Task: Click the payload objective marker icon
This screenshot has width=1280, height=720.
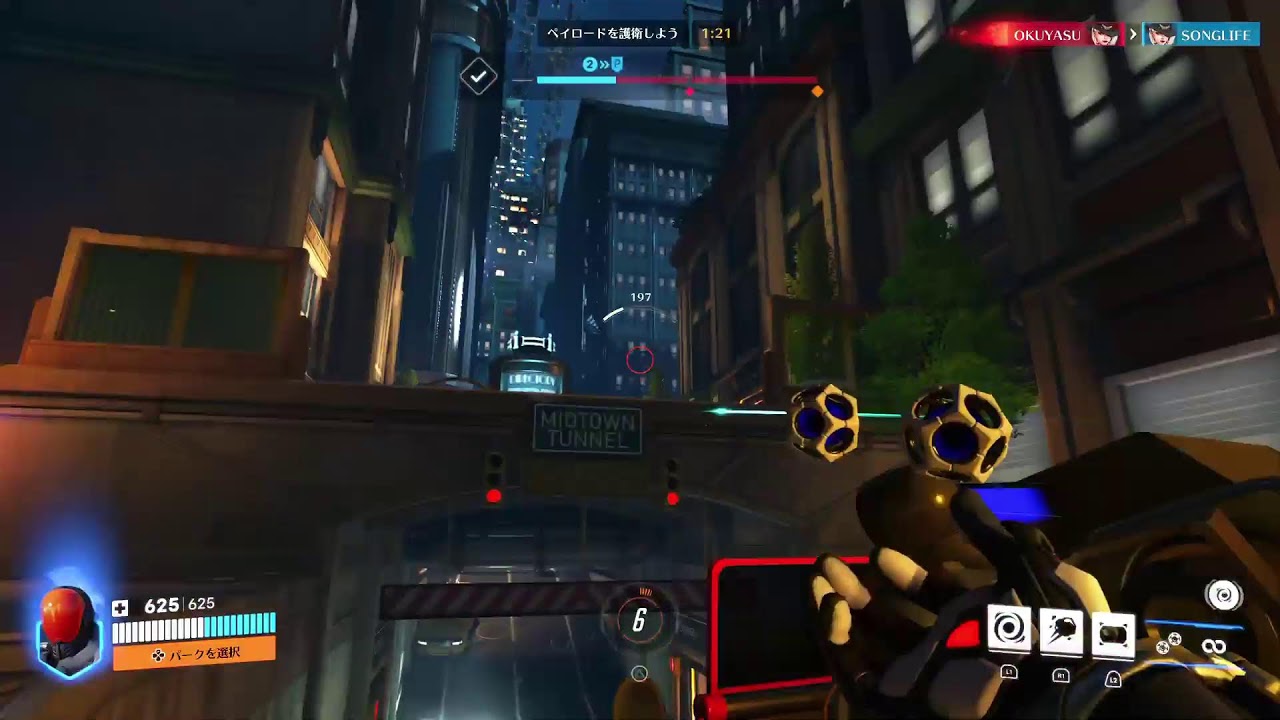Action: click(x=617, y=65)
